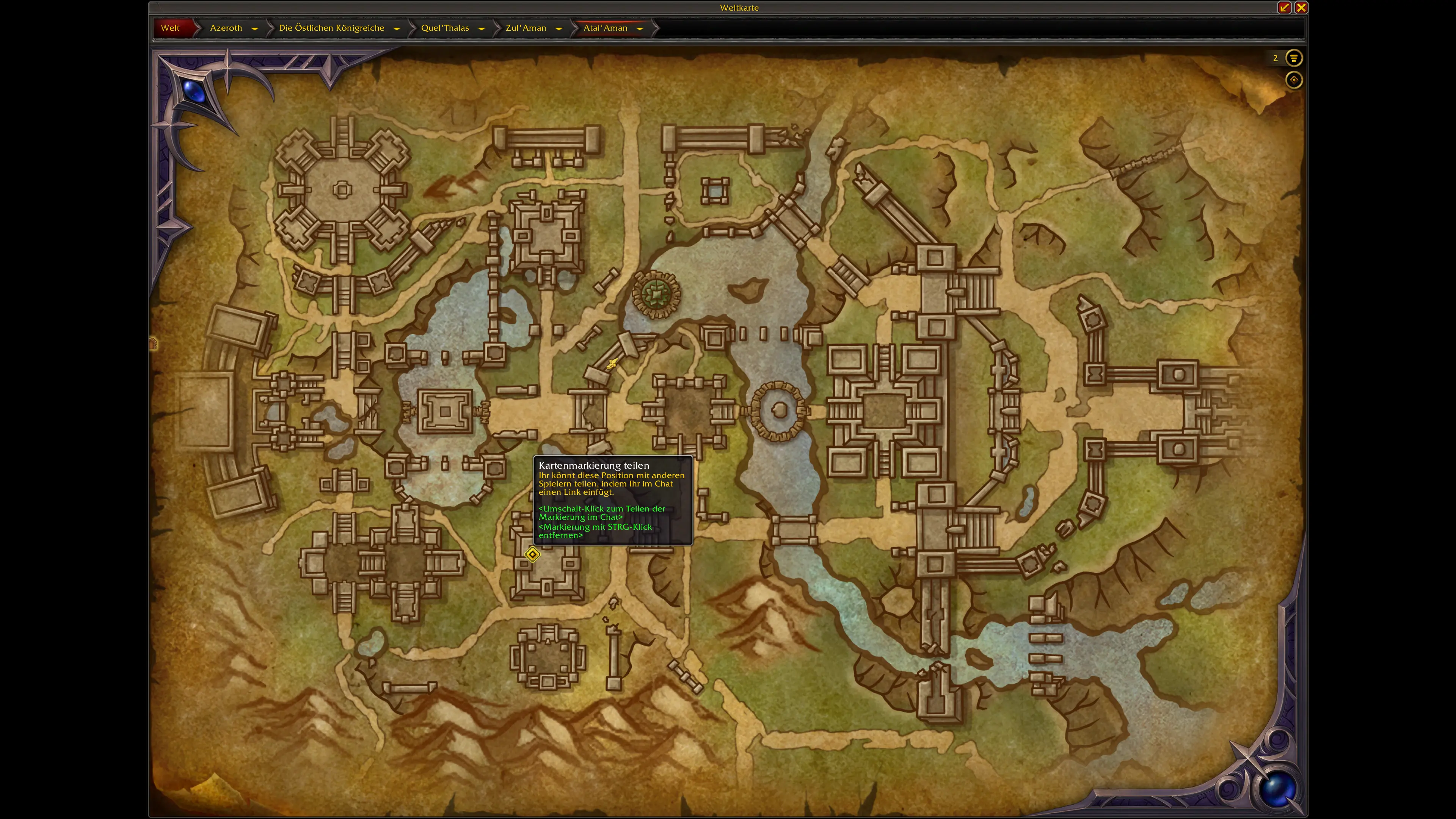Viewport: 1456px width, 819px height.
Task: Expand the dropdown arrow beside Zul'Aman
Action: pos(559,28)
